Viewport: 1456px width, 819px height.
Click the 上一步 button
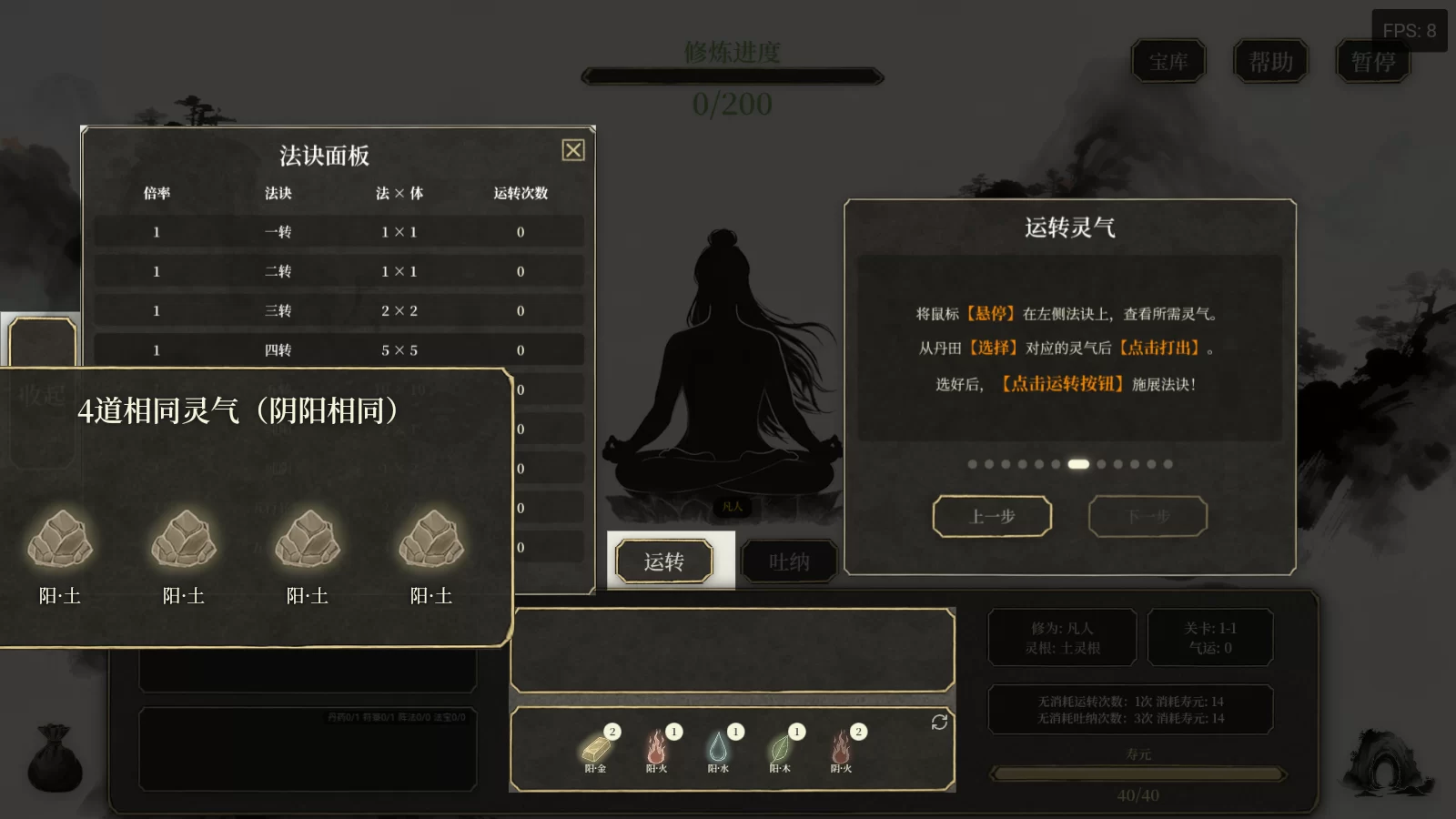(993, 515)
